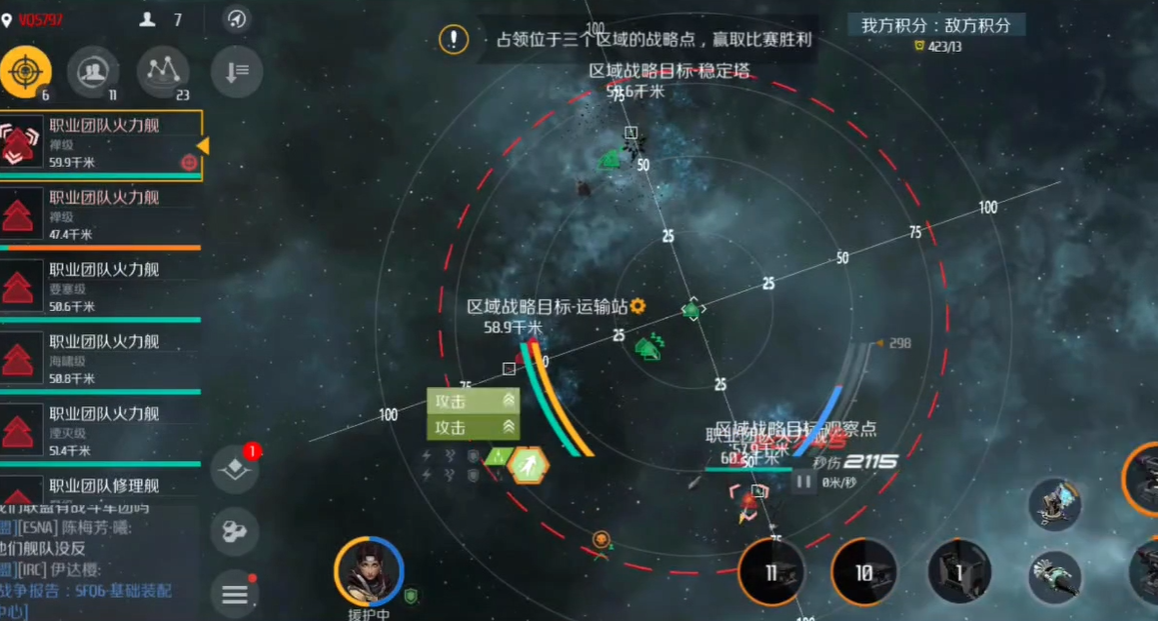1158x621 pixels.
Task: Open the overview sort options button
Action: click(x=237, y=73)
